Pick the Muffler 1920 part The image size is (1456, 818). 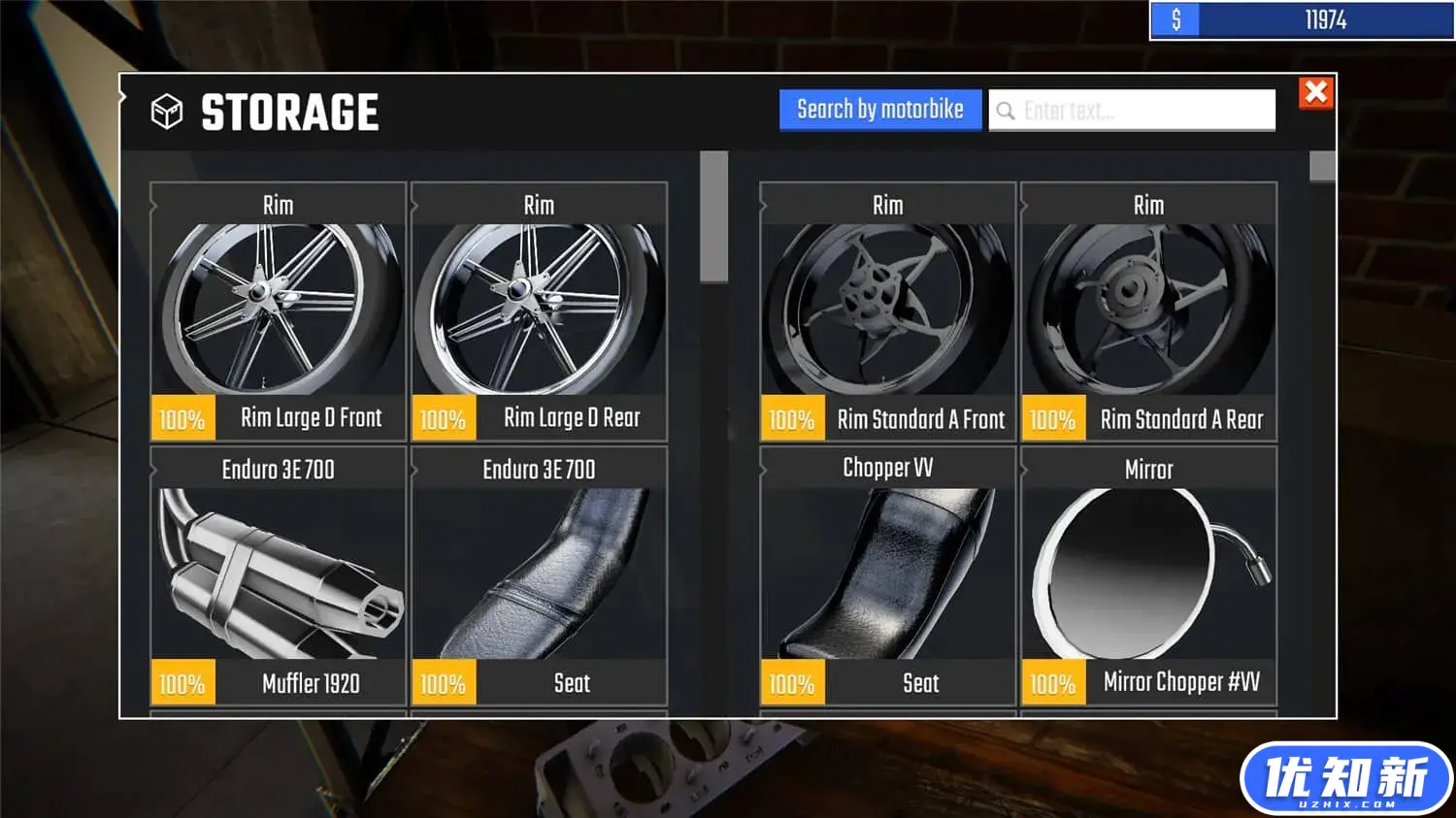[278, 574]
